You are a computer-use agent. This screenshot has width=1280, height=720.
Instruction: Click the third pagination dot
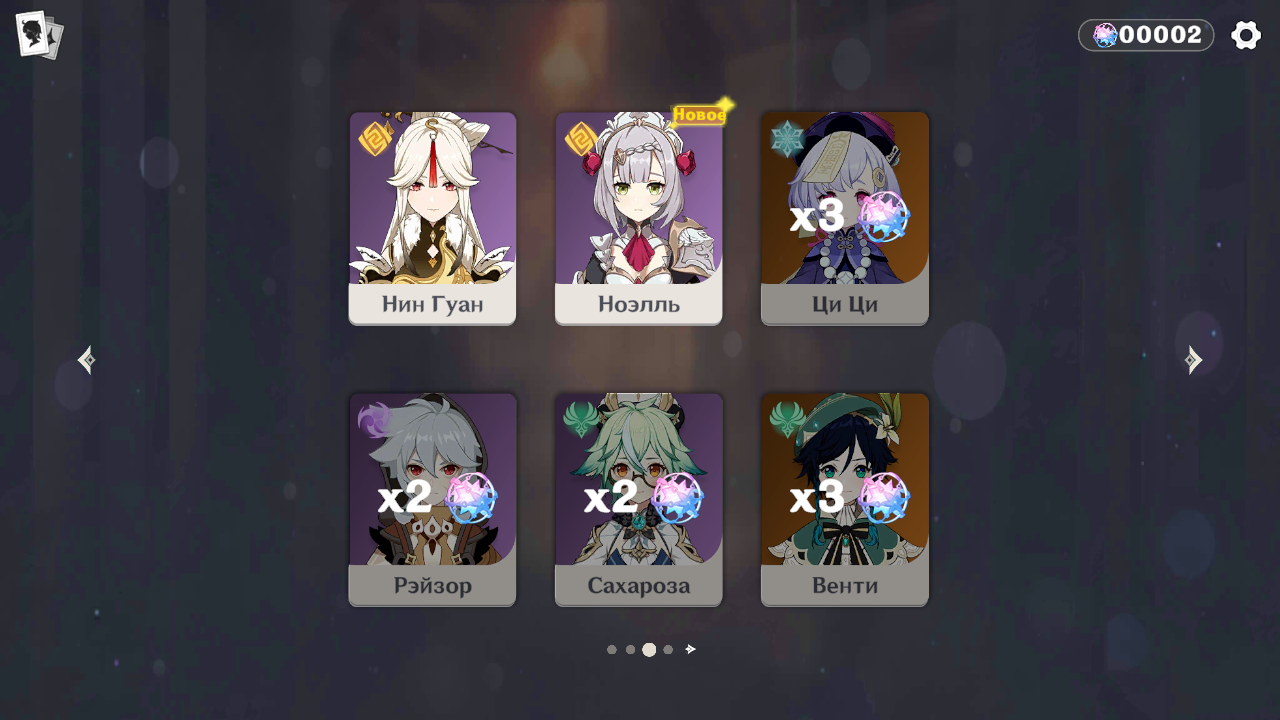pos(648,649)
